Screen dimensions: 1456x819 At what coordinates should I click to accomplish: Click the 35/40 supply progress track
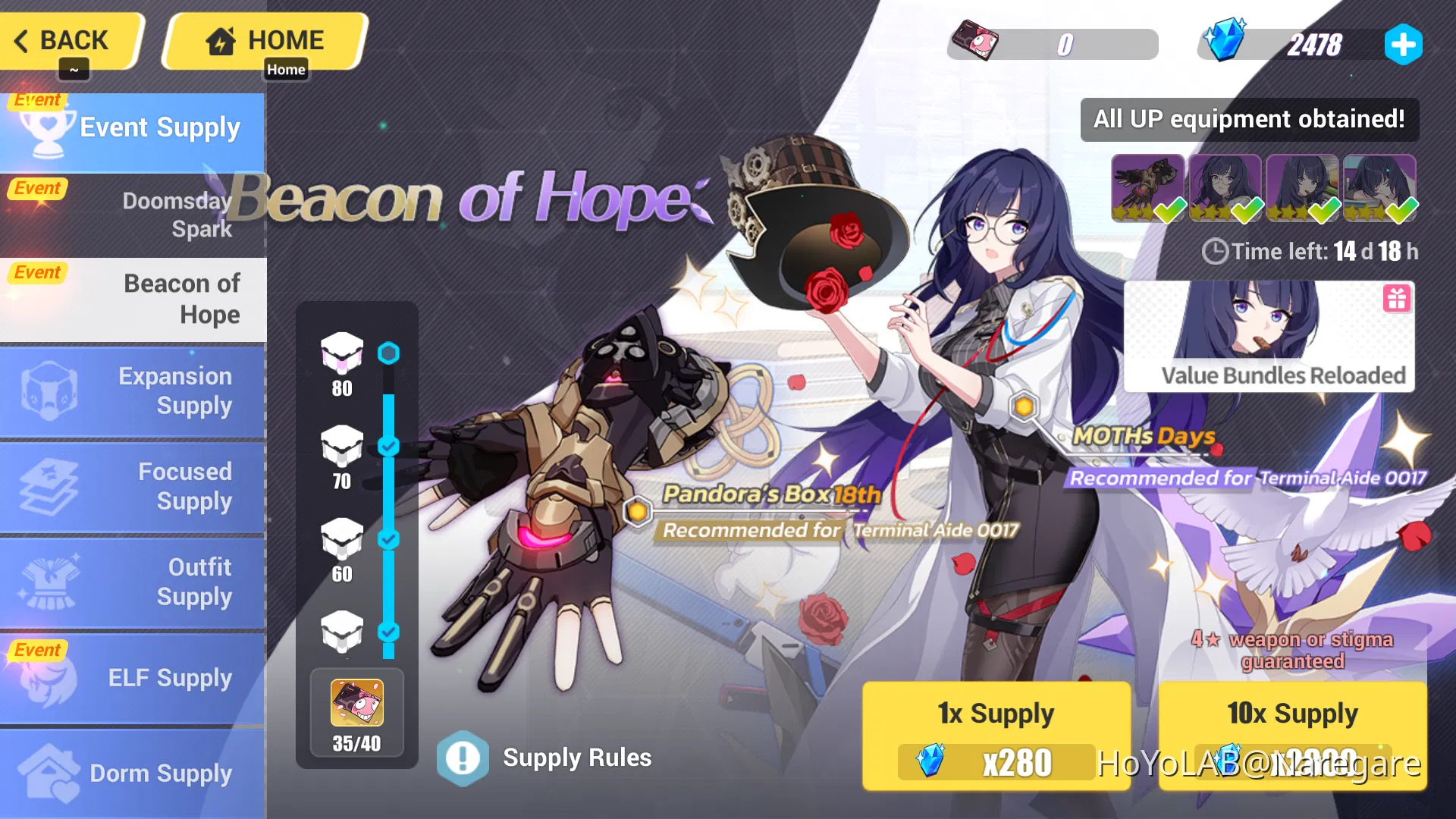pyautogui.click(x=356, y=713)
